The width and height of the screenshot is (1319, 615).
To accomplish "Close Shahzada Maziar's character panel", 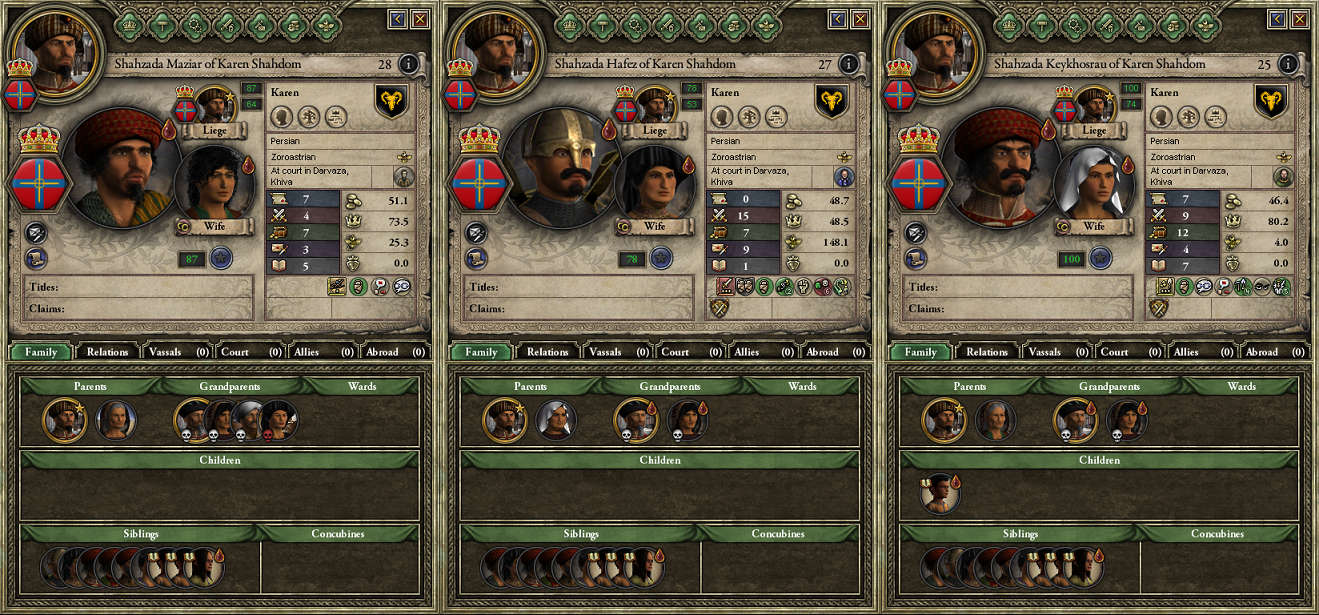I will [420, 18].
